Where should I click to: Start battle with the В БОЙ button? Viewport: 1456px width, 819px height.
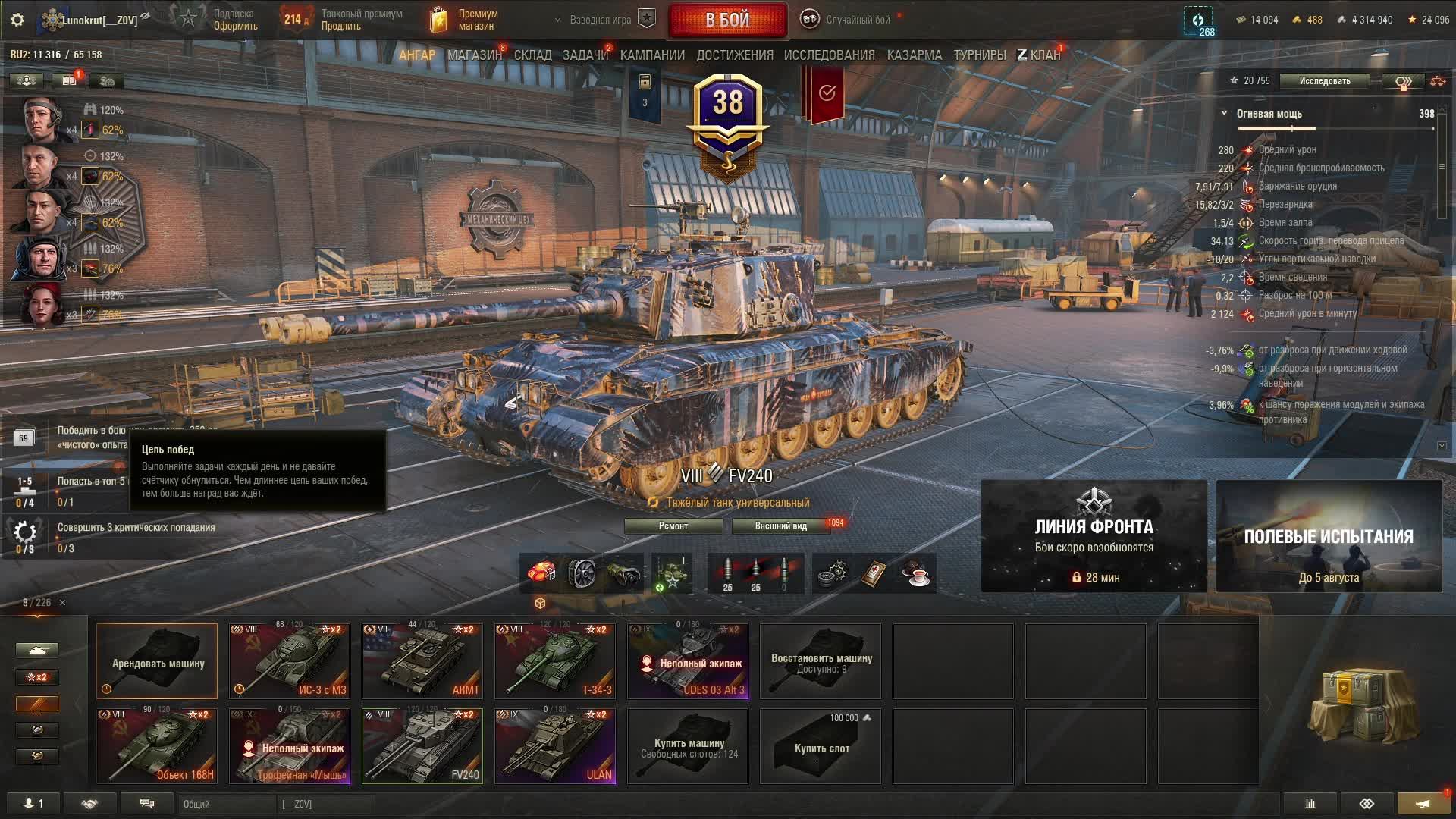click(727, 20)
